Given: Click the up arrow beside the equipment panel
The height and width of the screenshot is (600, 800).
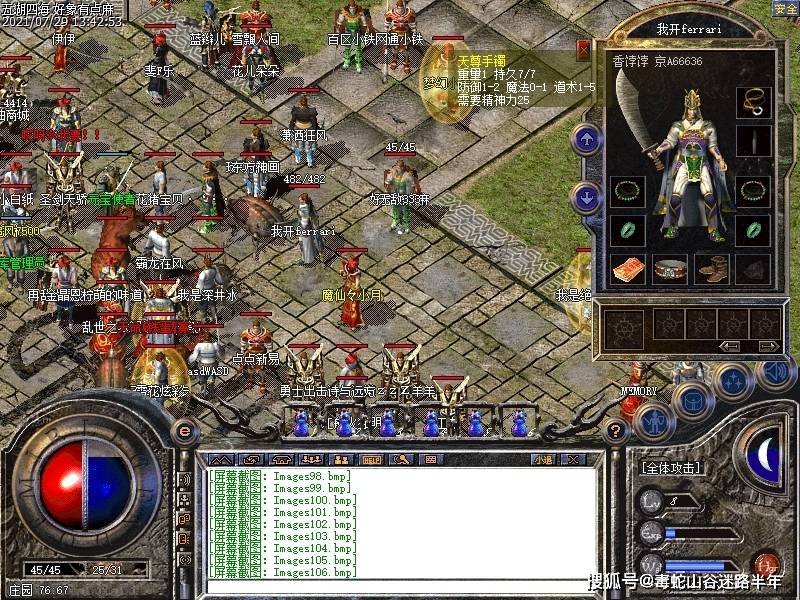Looking at the screenshot, I should (587, 139).
